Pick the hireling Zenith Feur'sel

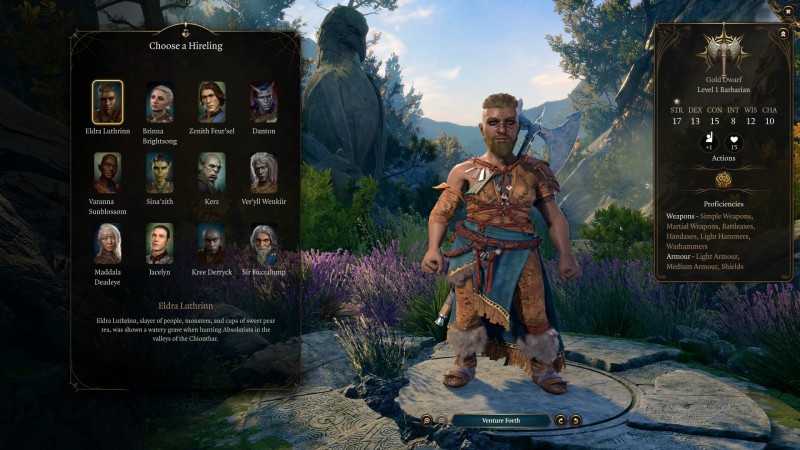coord(211,102)
